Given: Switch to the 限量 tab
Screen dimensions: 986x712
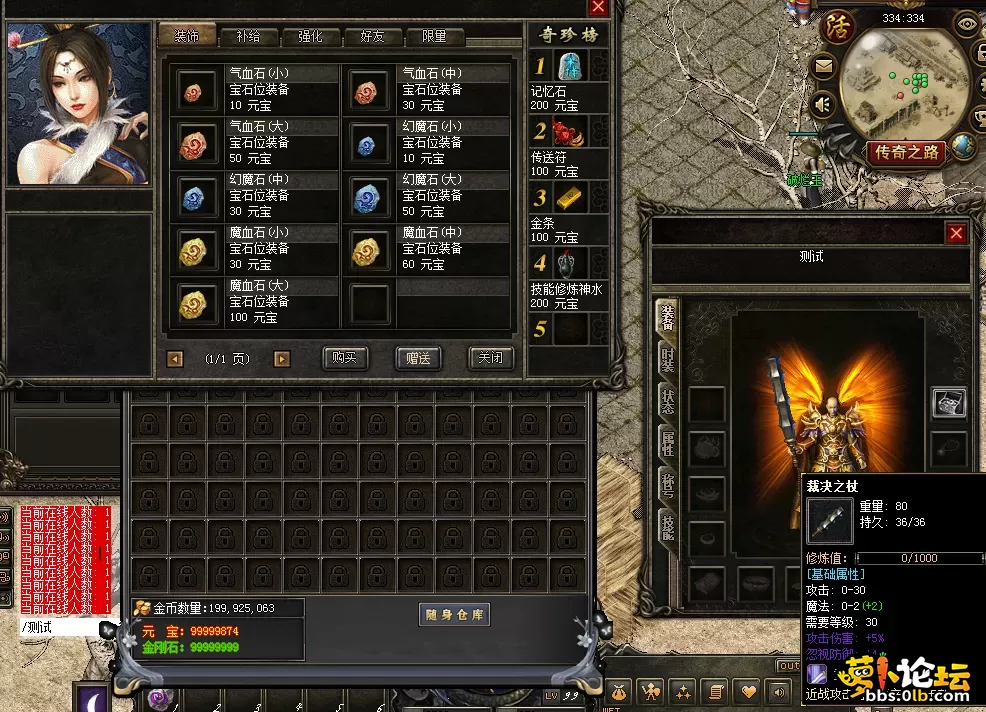Looking at the screenshot, I should point(434,37).
